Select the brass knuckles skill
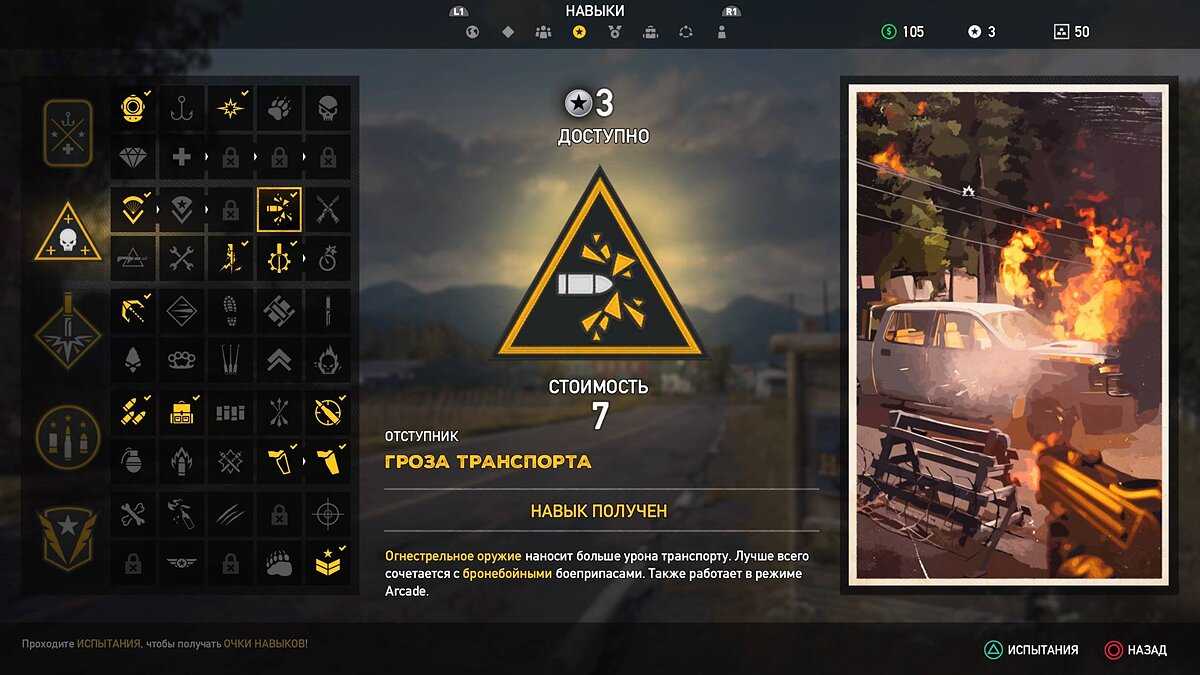Screen dimensions: 1200x675 click(181, 359)
